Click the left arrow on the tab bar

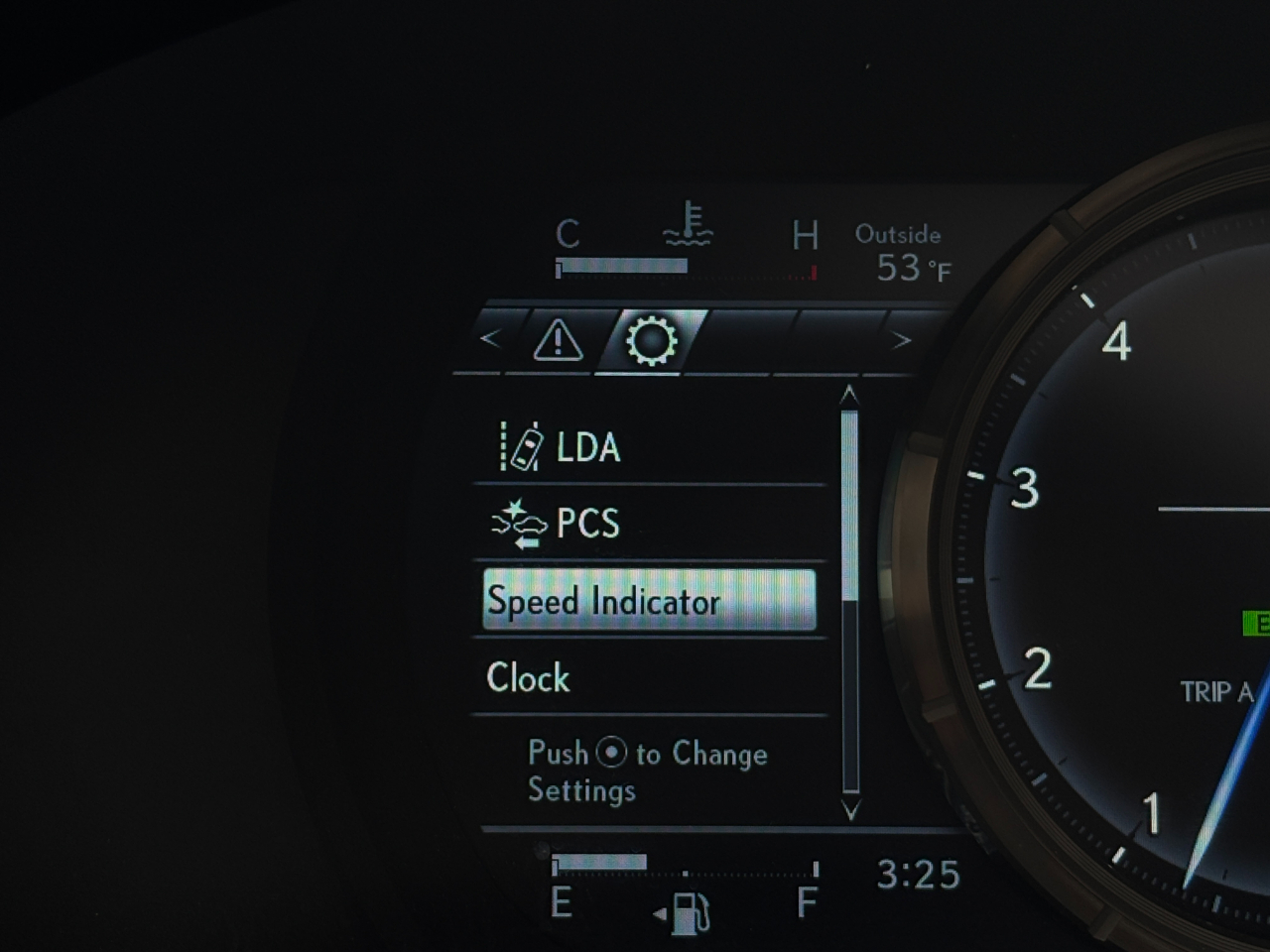point(489,339)
